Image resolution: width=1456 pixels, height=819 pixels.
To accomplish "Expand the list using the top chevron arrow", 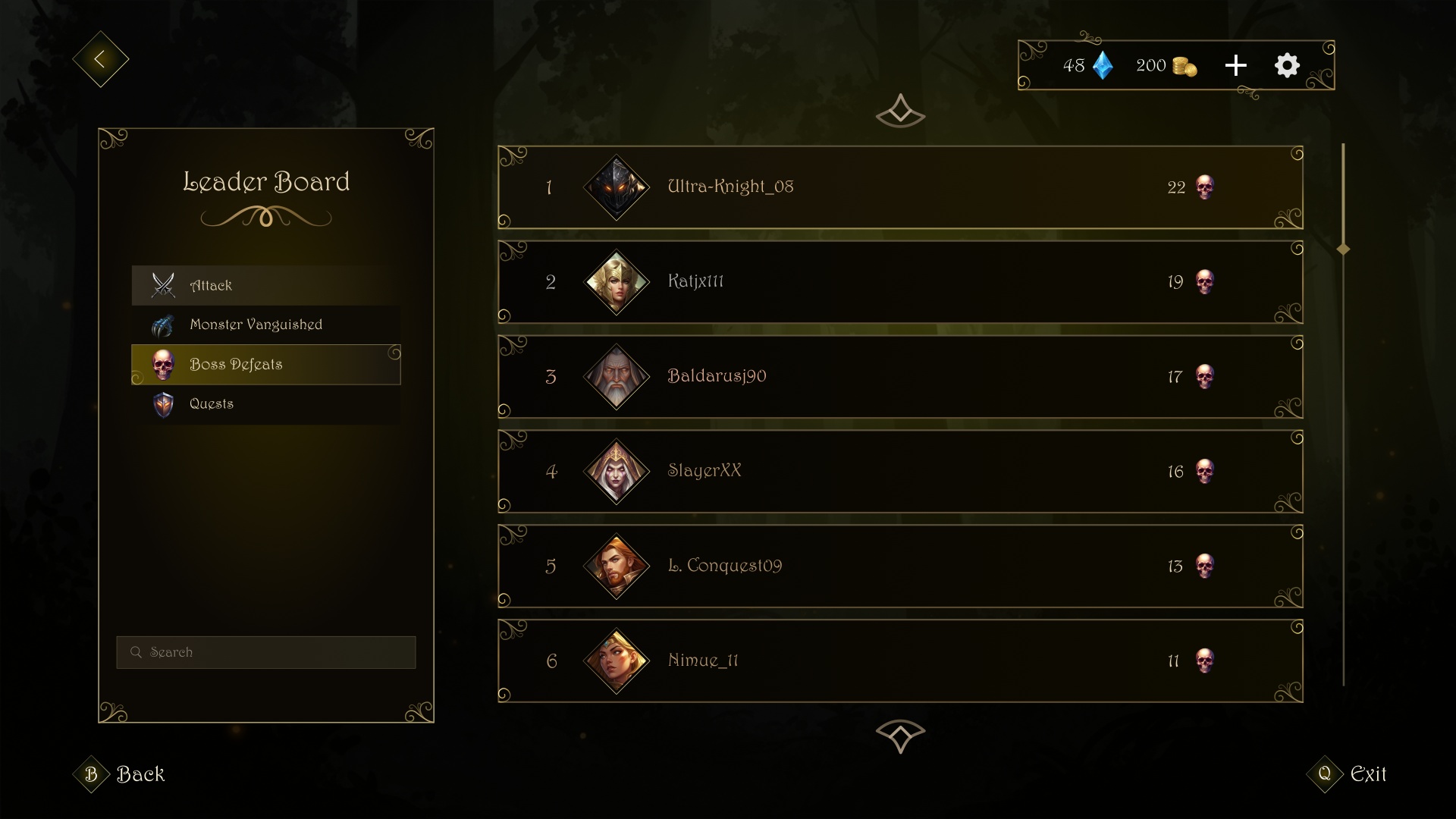I will coord(900,112).
